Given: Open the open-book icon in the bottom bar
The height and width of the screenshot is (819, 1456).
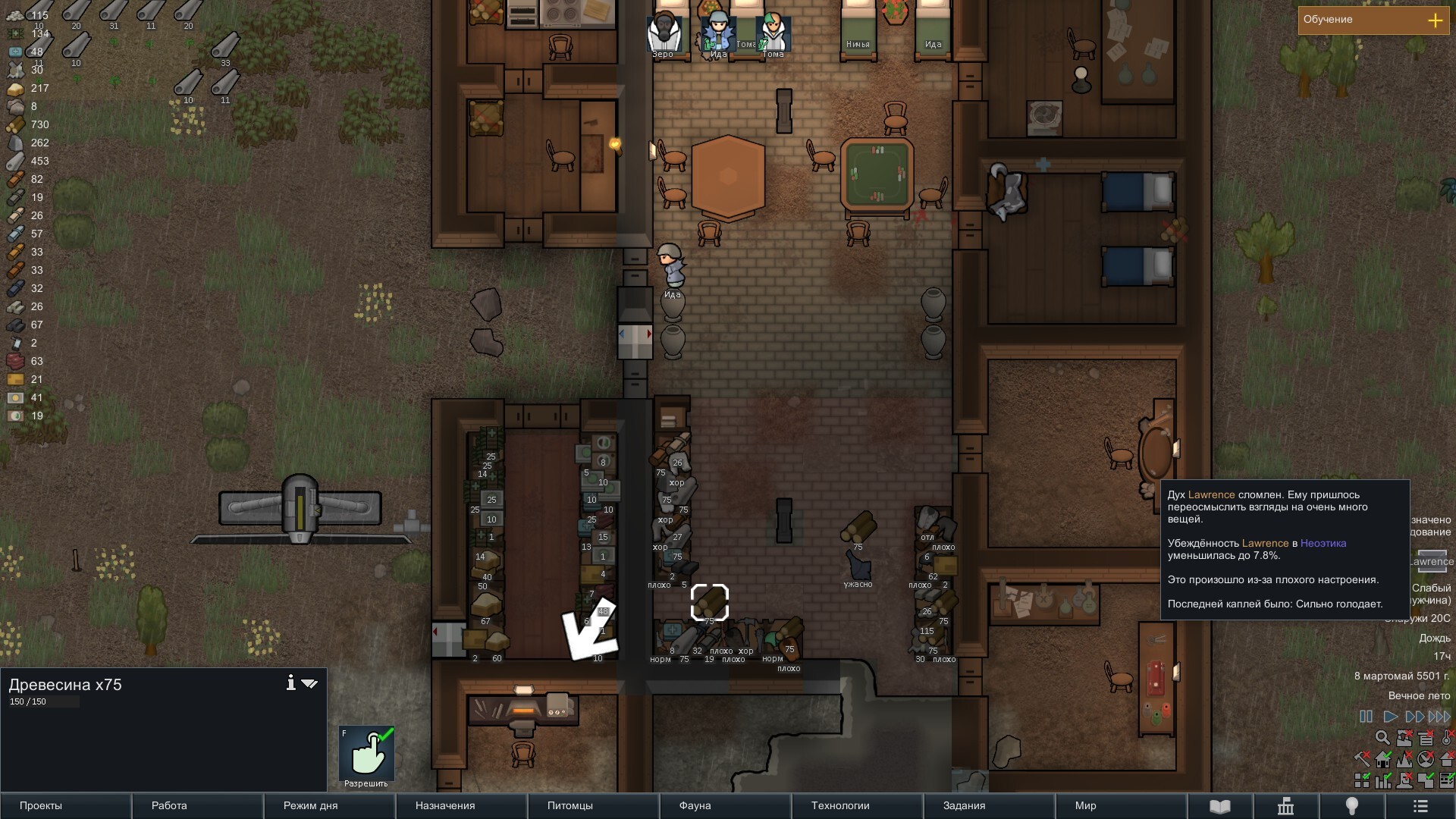Looking at the screenshot, I should point(1219,806).
